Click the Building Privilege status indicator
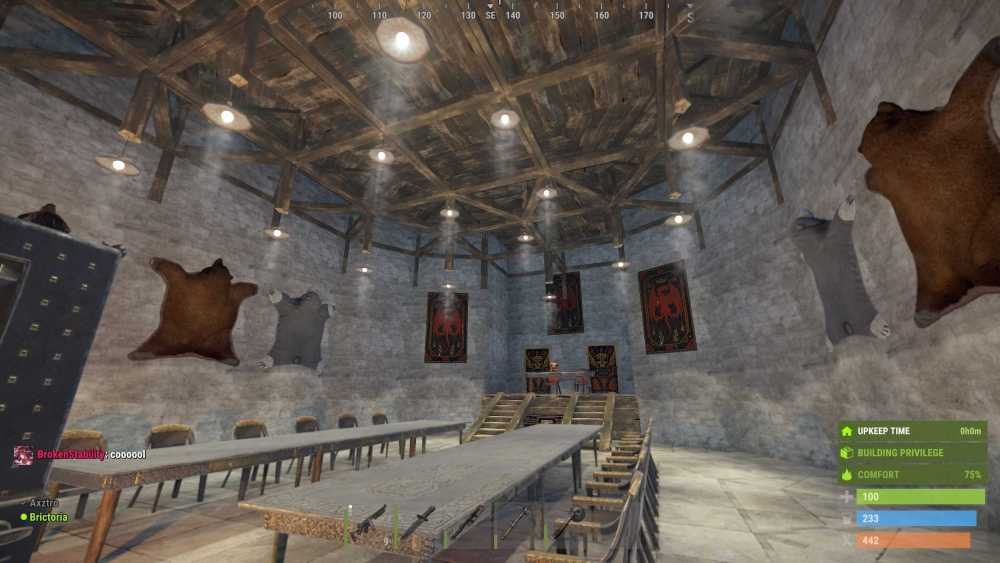Screen dimensions: 1000x563 point(899,453)
